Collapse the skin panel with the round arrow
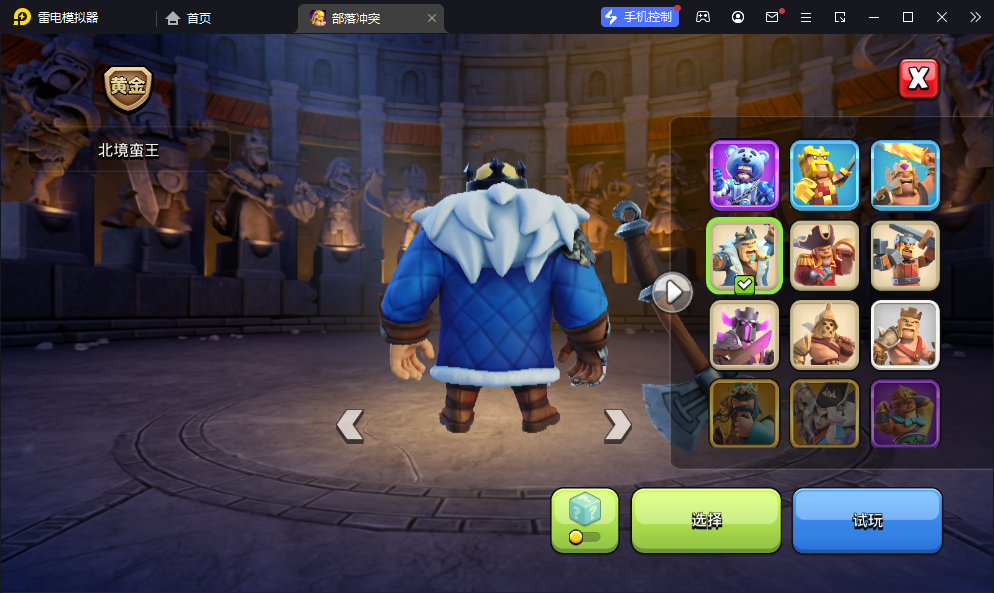This screenshot has width=994, height=593. [673, 292]
